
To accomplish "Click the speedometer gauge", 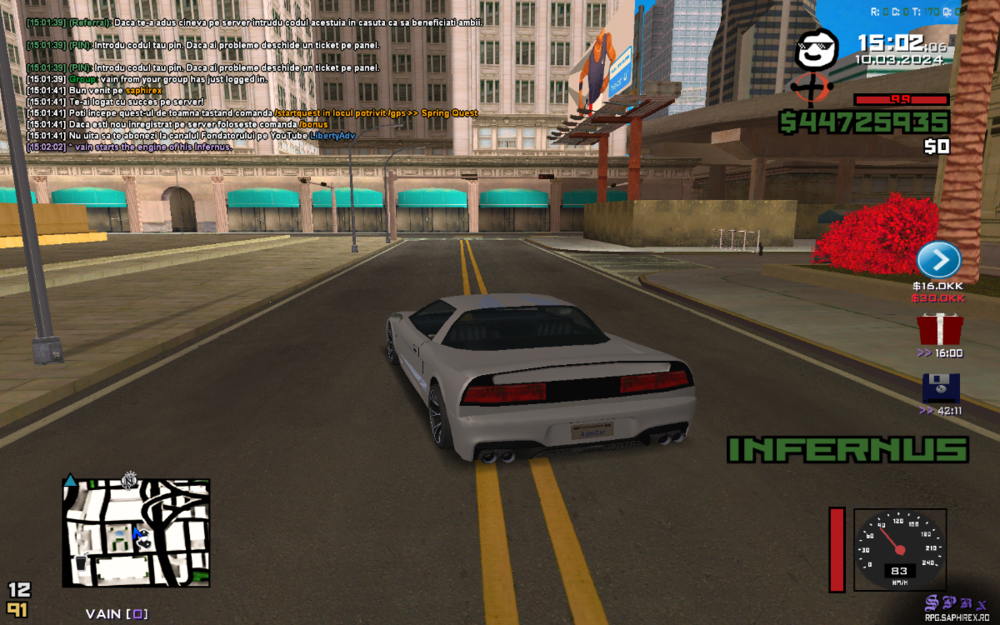I will [899, 550].
